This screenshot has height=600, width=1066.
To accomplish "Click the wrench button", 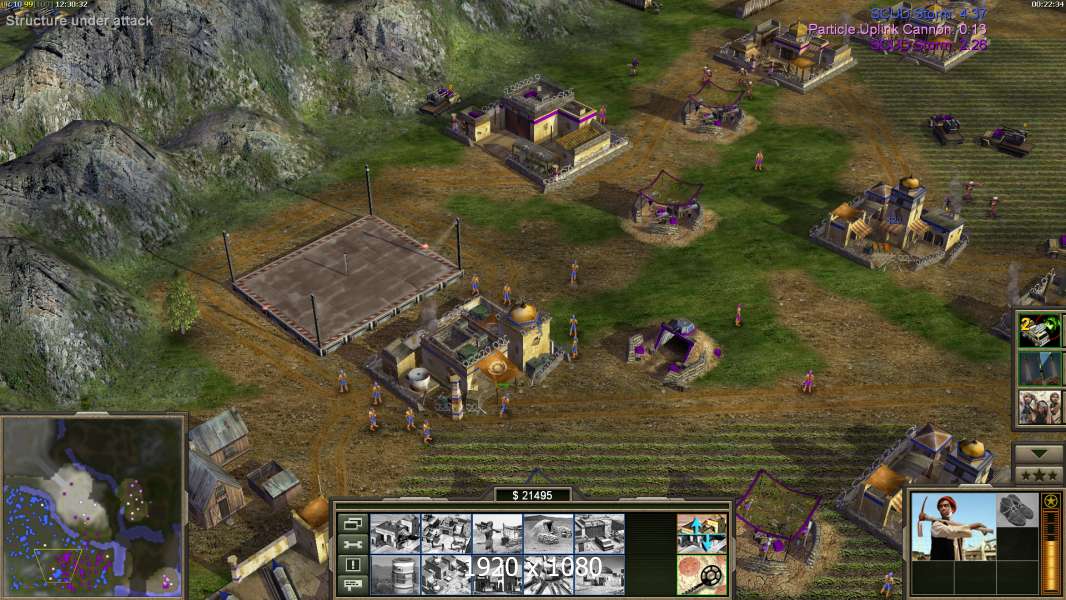I will (351, 544).
